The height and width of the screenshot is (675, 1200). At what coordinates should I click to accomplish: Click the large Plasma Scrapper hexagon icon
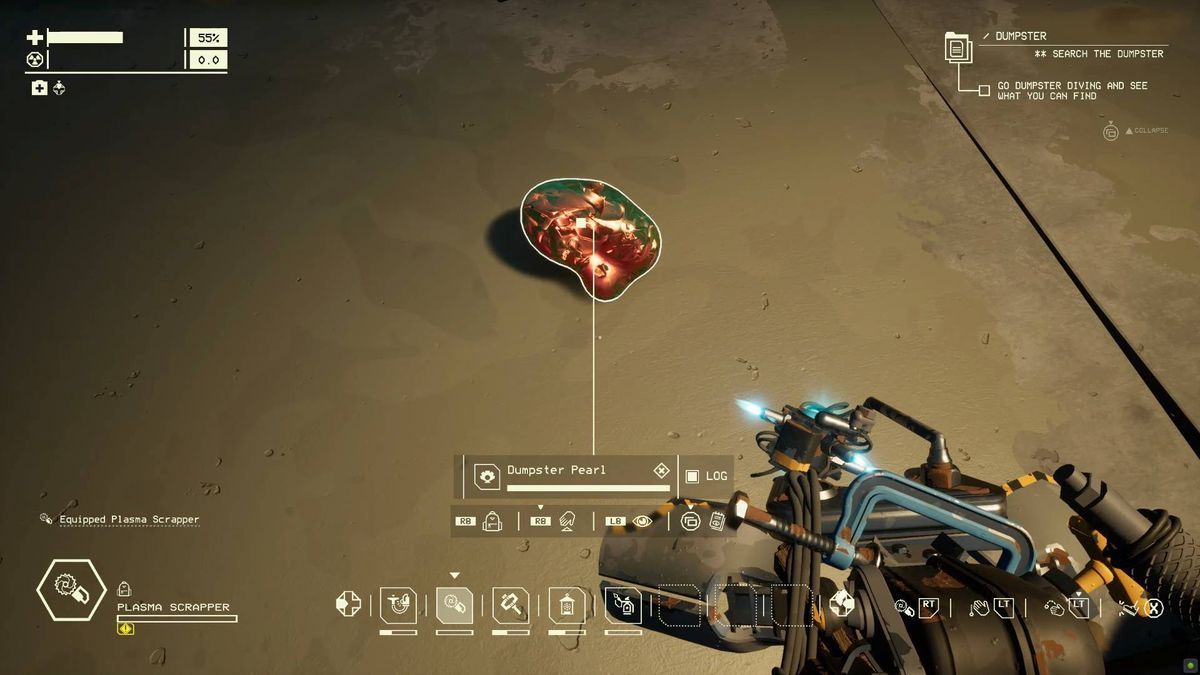click(71, 590)
